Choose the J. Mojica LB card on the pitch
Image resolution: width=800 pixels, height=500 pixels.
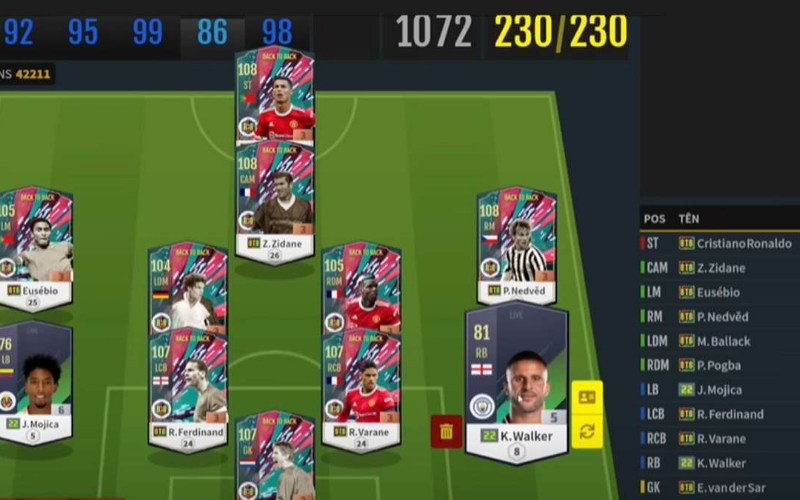[36, 380]
